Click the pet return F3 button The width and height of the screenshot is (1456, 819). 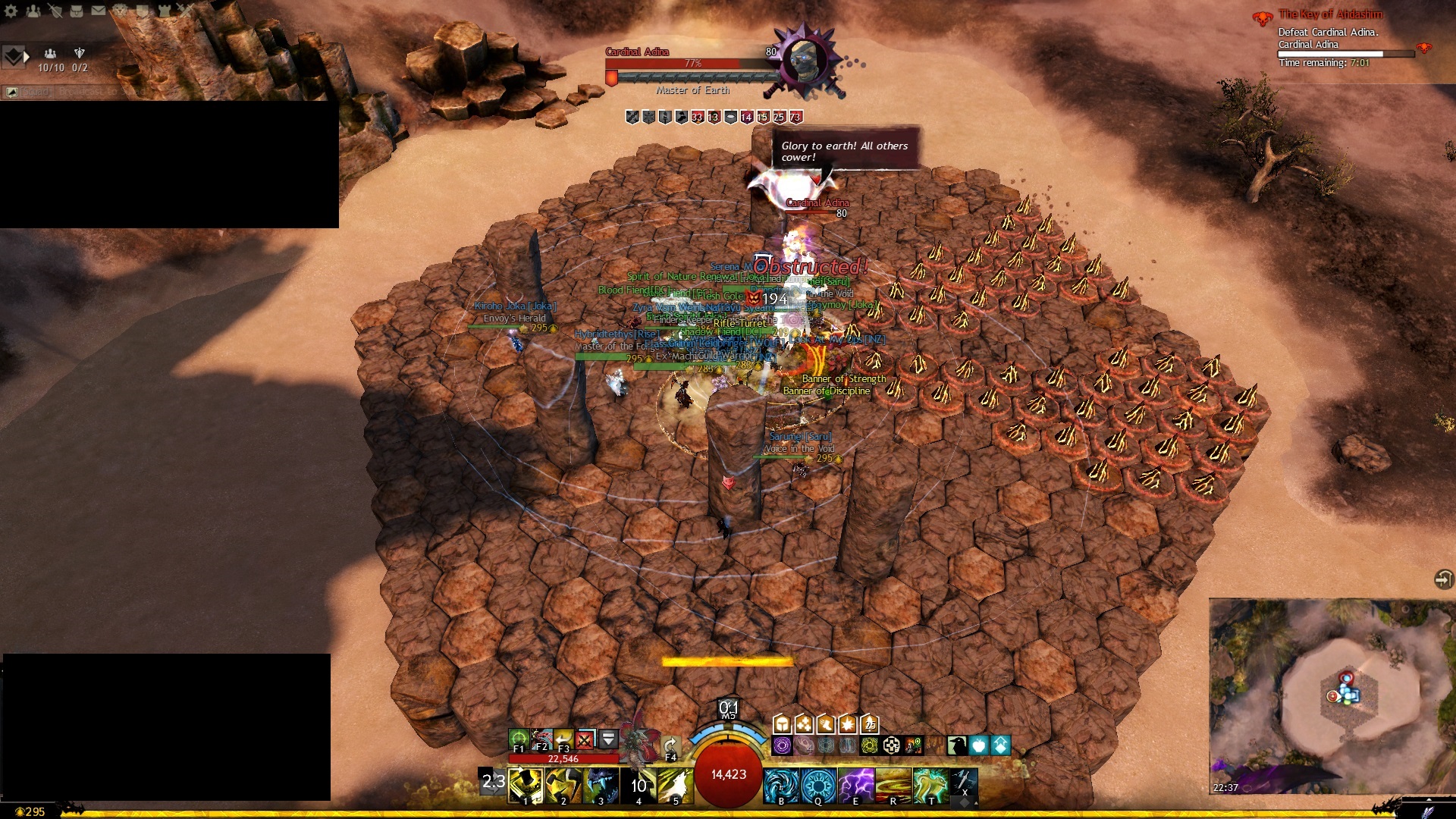(563, 739)
